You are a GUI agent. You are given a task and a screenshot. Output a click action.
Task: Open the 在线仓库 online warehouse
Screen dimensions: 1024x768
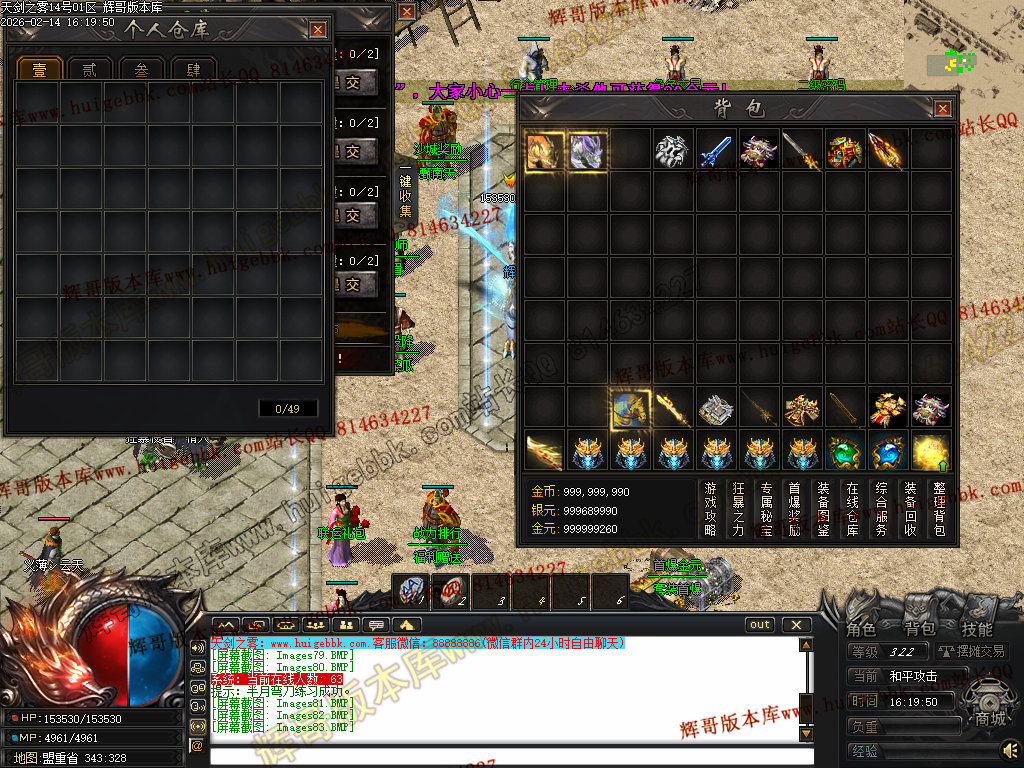[852, 509]
